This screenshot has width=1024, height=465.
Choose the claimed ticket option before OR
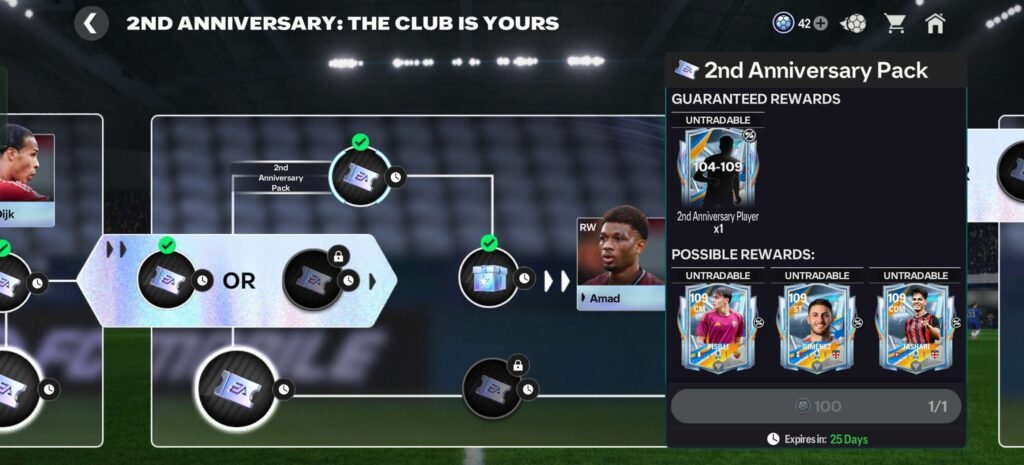(167, 280)
